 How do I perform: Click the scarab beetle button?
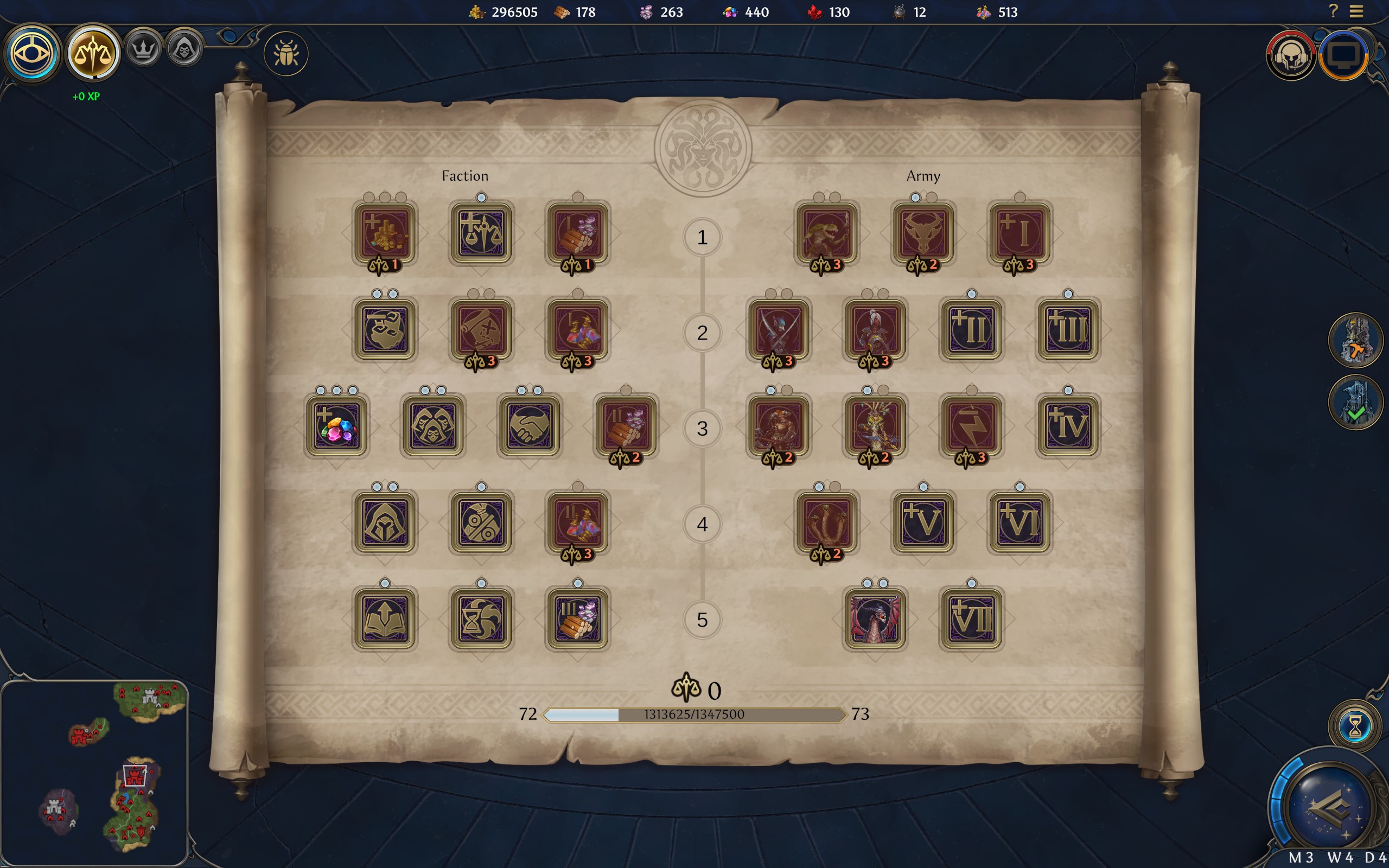tap(286, 54)
